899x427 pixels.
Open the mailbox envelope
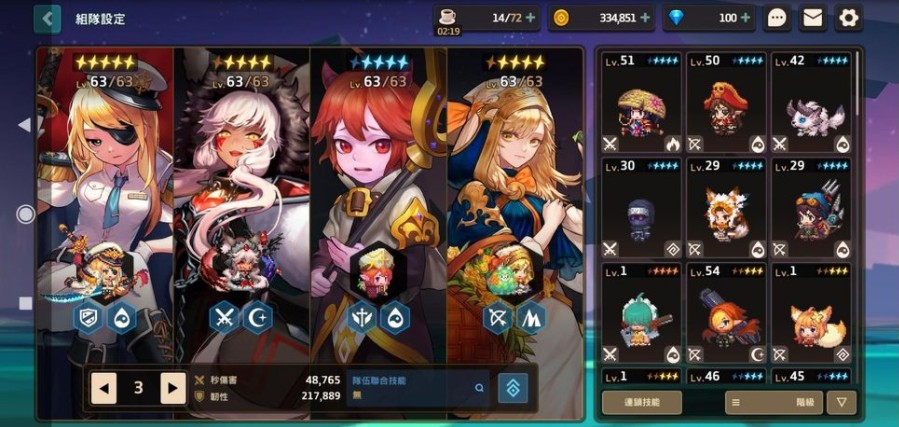pyautogui.click(x=812, y=18)
